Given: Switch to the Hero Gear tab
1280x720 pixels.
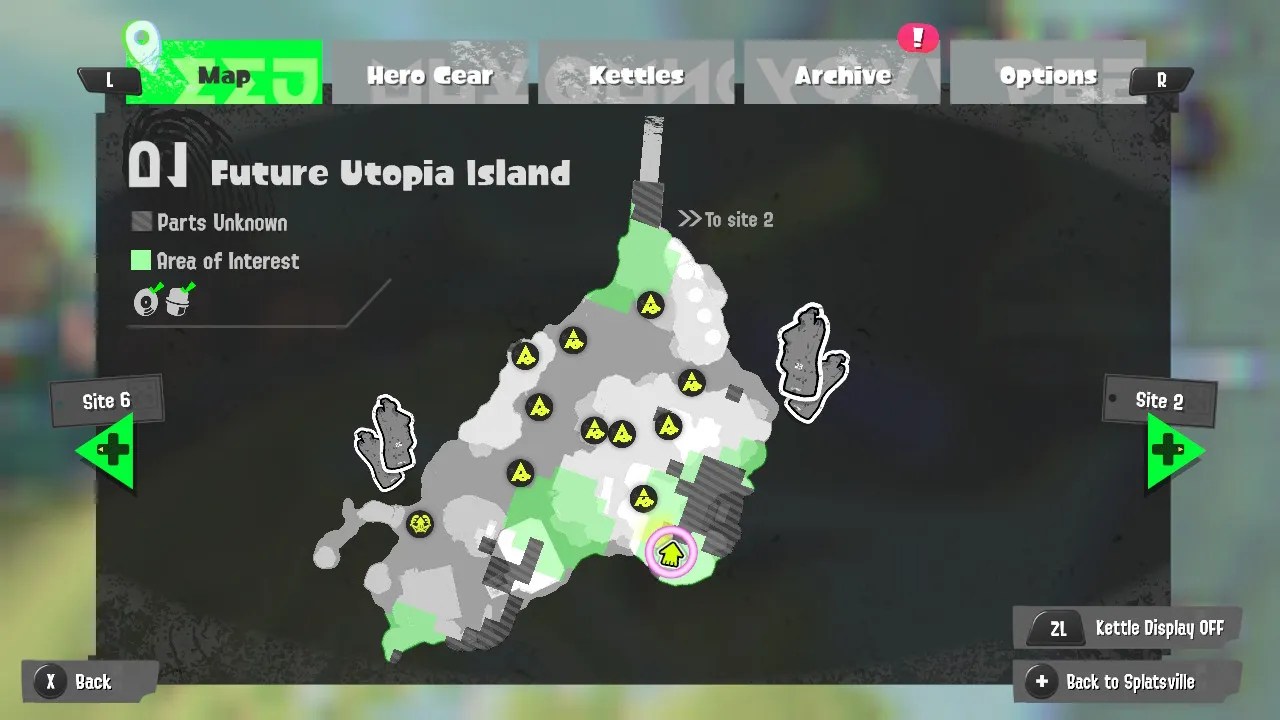Looking at the screenshot, I should (430, 73).
